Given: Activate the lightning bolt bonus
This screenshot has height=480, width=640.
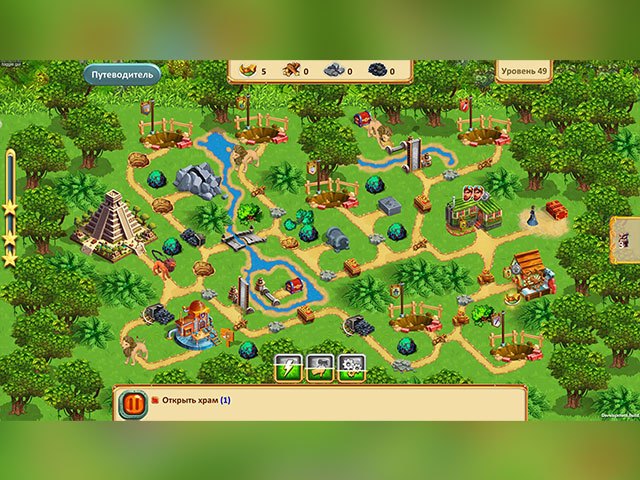Looking at the screenshot, I should [x=288, y=367].
